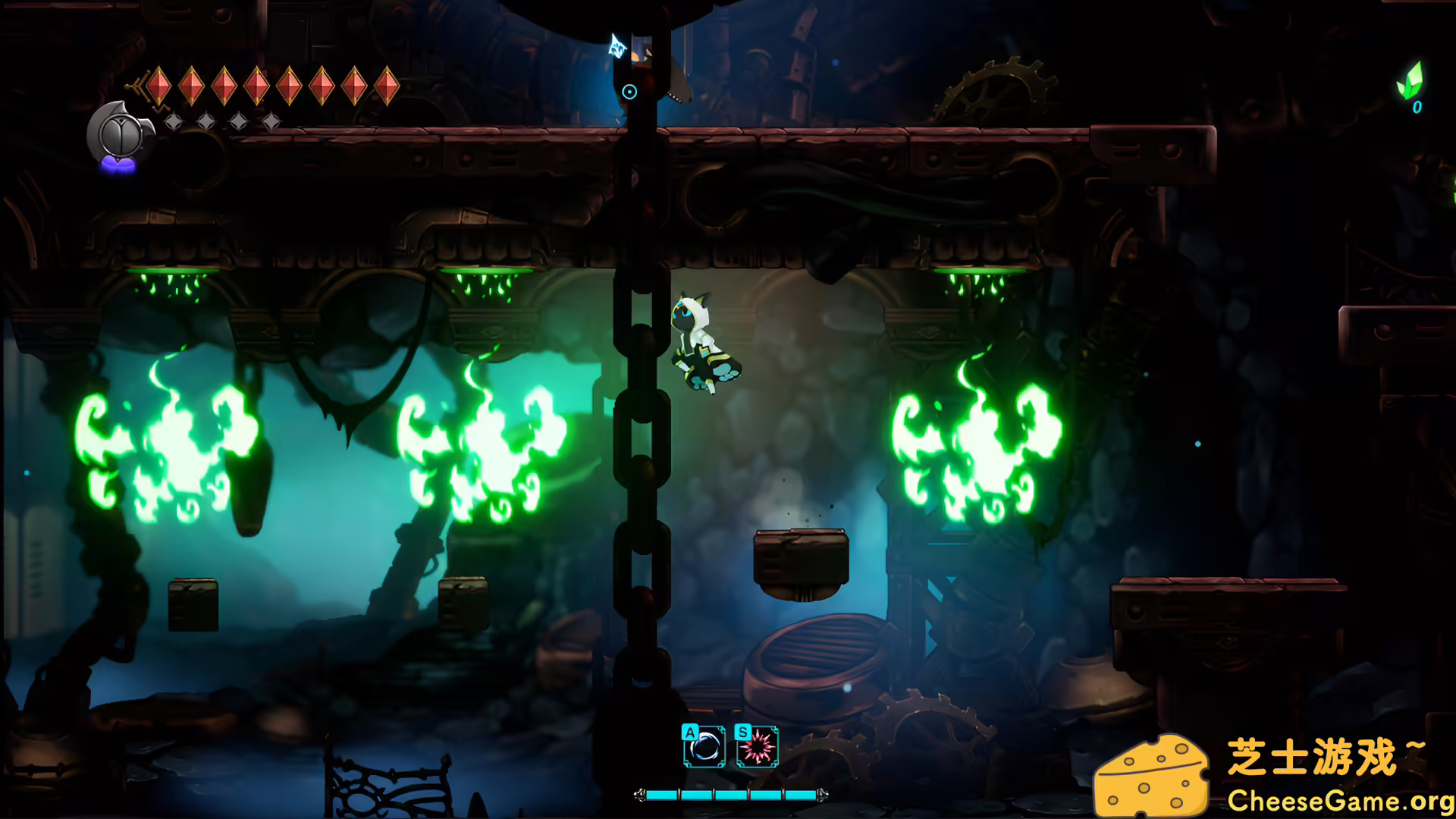This screenshot has width=1456, height=819.
Task: Click the zero counter beside the crystals
Action: pos(1417,108)
